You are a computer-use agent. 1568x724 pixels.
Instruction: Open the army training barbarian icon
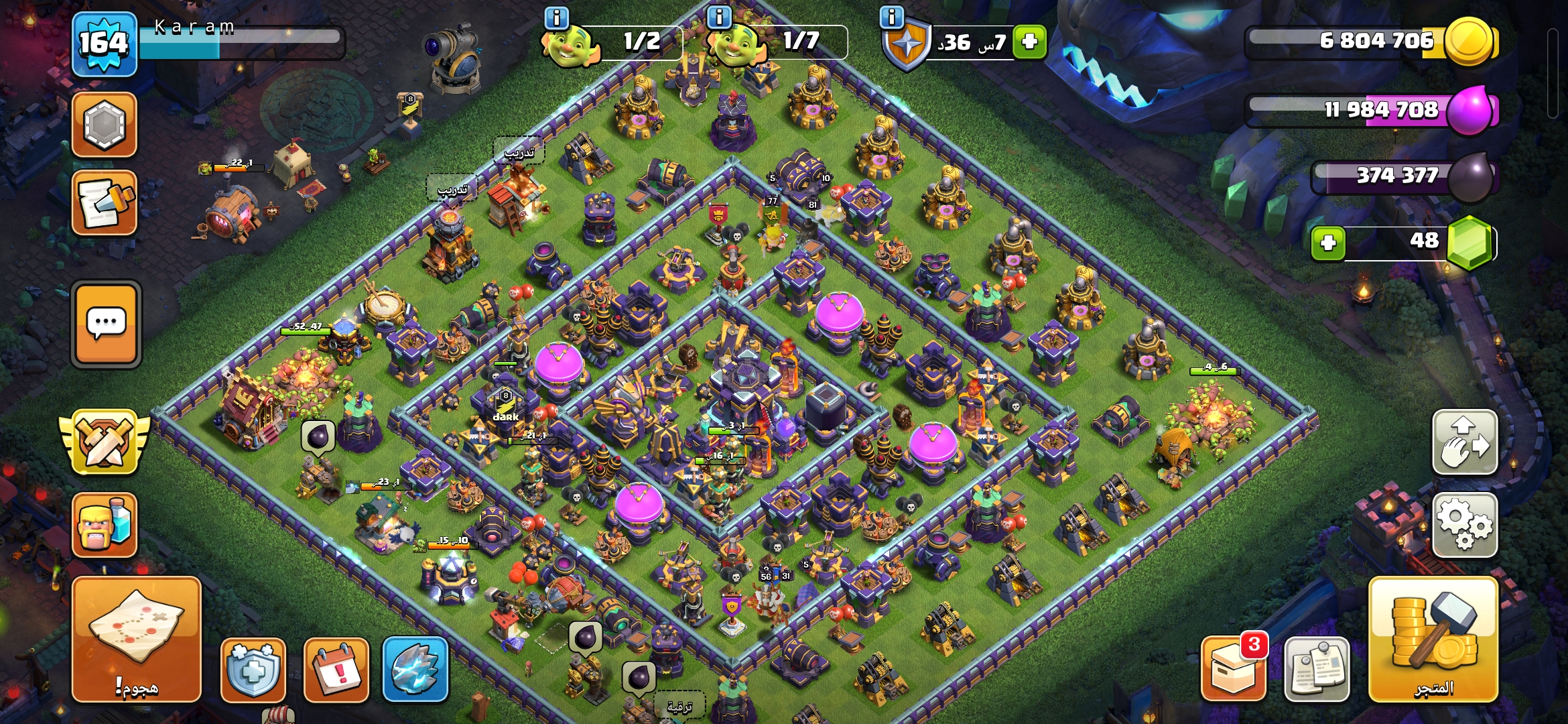(105, 525)
